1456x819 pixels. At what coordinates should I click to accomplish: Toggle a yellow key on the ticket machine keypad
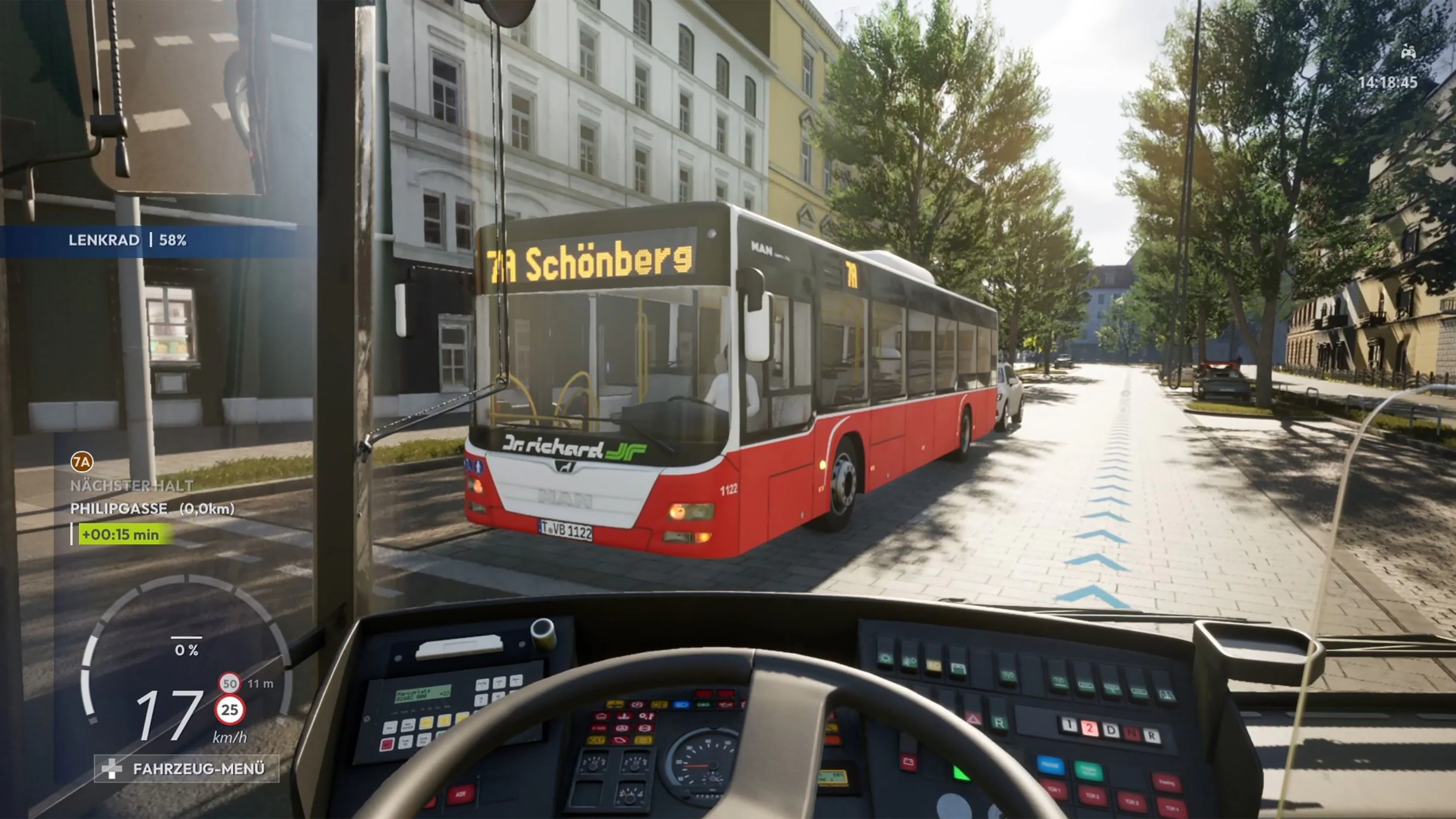(x=426, y=723)
